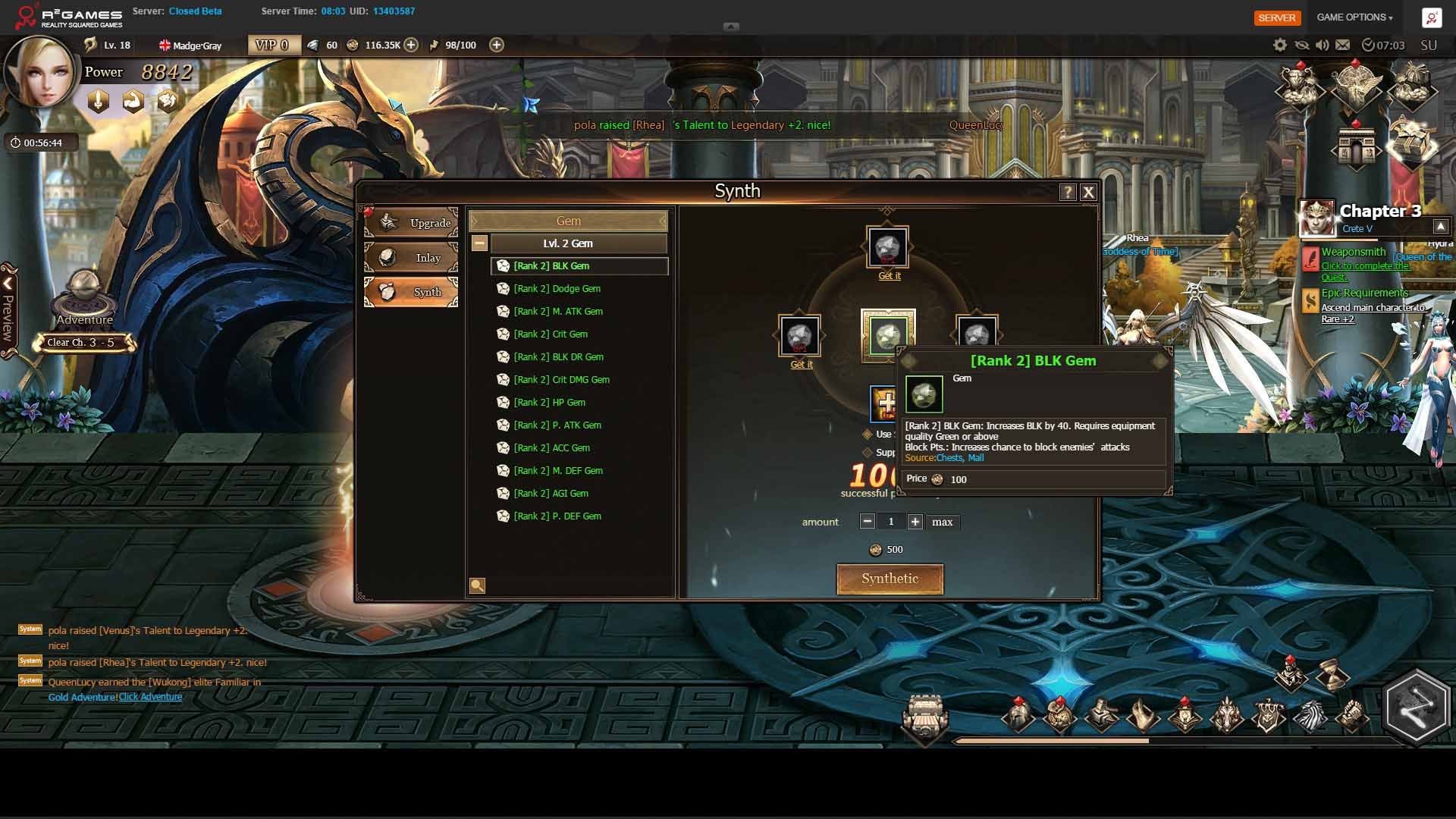Image resolution: width=1456 pixels, height=819 pixels.
Task: Select Rank 2 HP Gem in list
Action: point(549,403)
